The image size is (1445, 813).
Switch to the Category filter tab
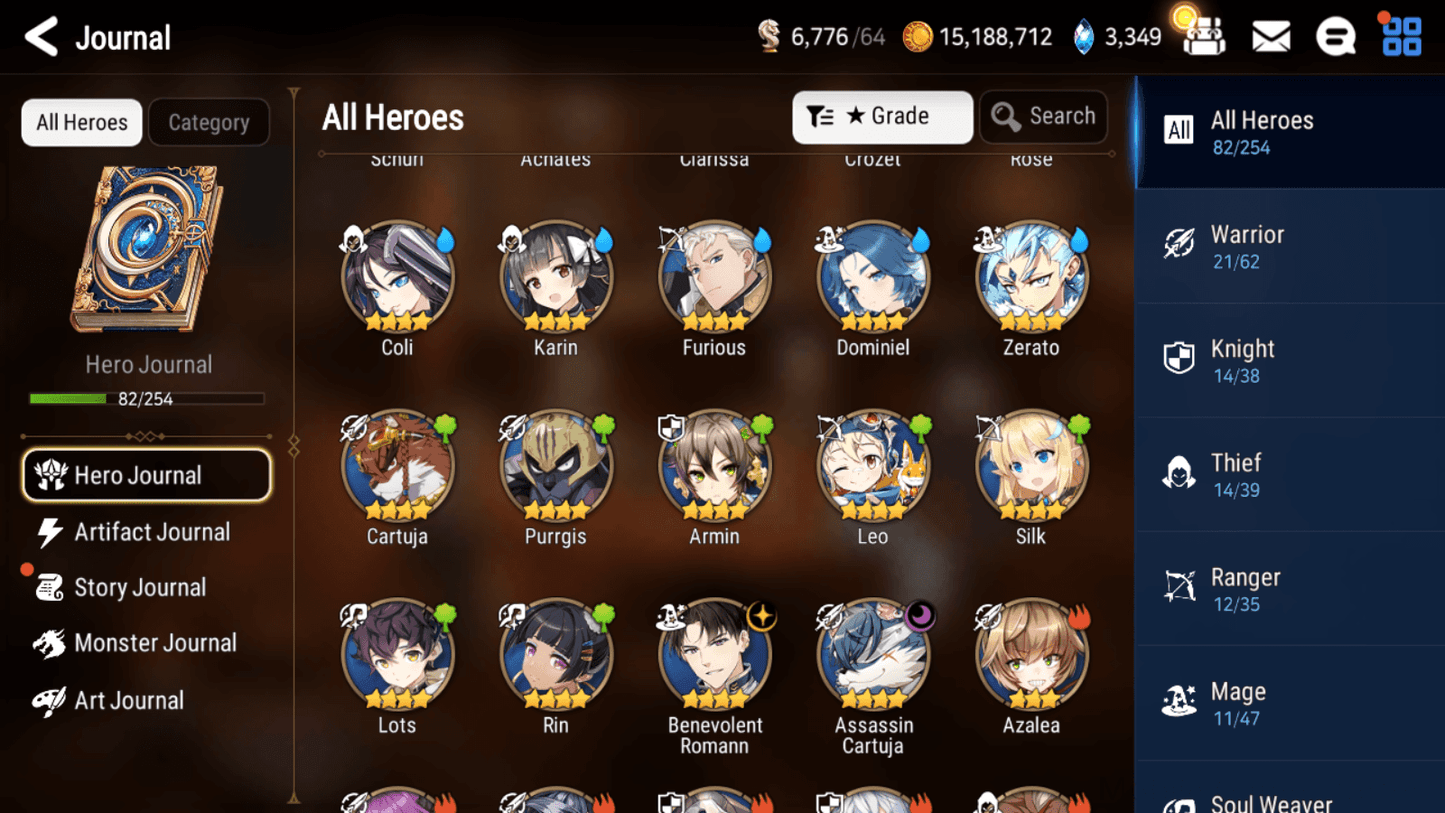click(209, 122)
